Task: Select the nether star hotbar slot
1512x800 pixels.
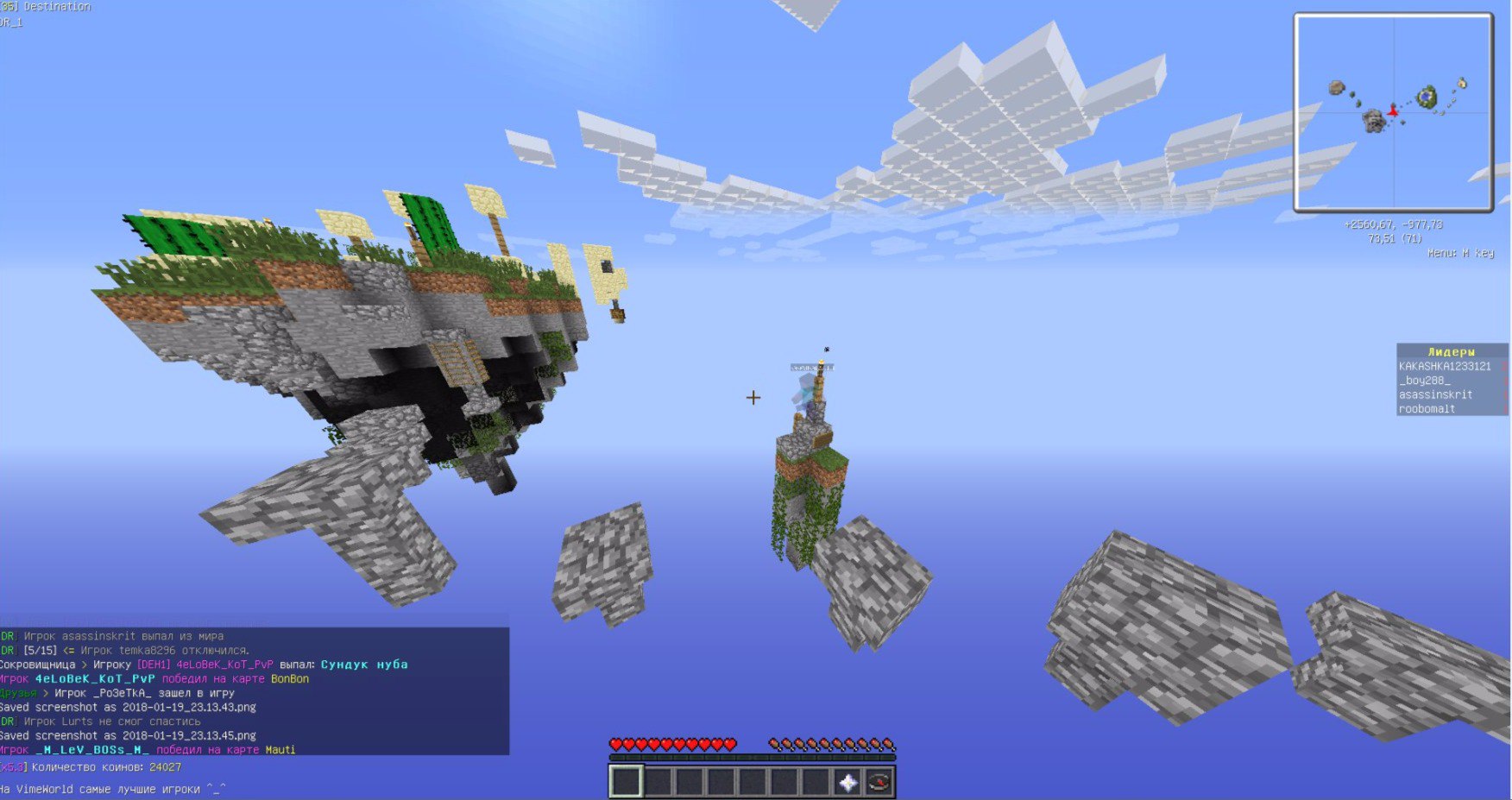Action: coord(847,782)
